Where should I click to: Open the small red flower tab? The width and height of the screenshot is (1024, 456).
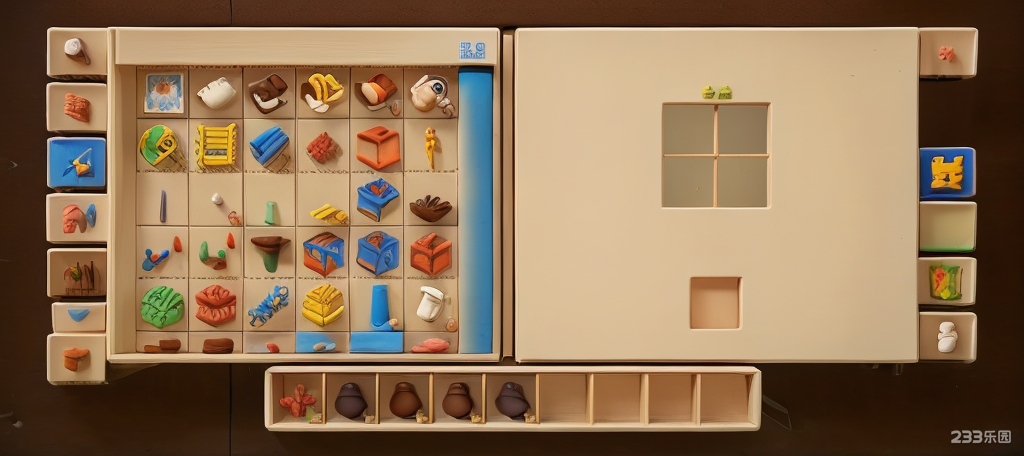pyautogui.click(x=946, y=53)
